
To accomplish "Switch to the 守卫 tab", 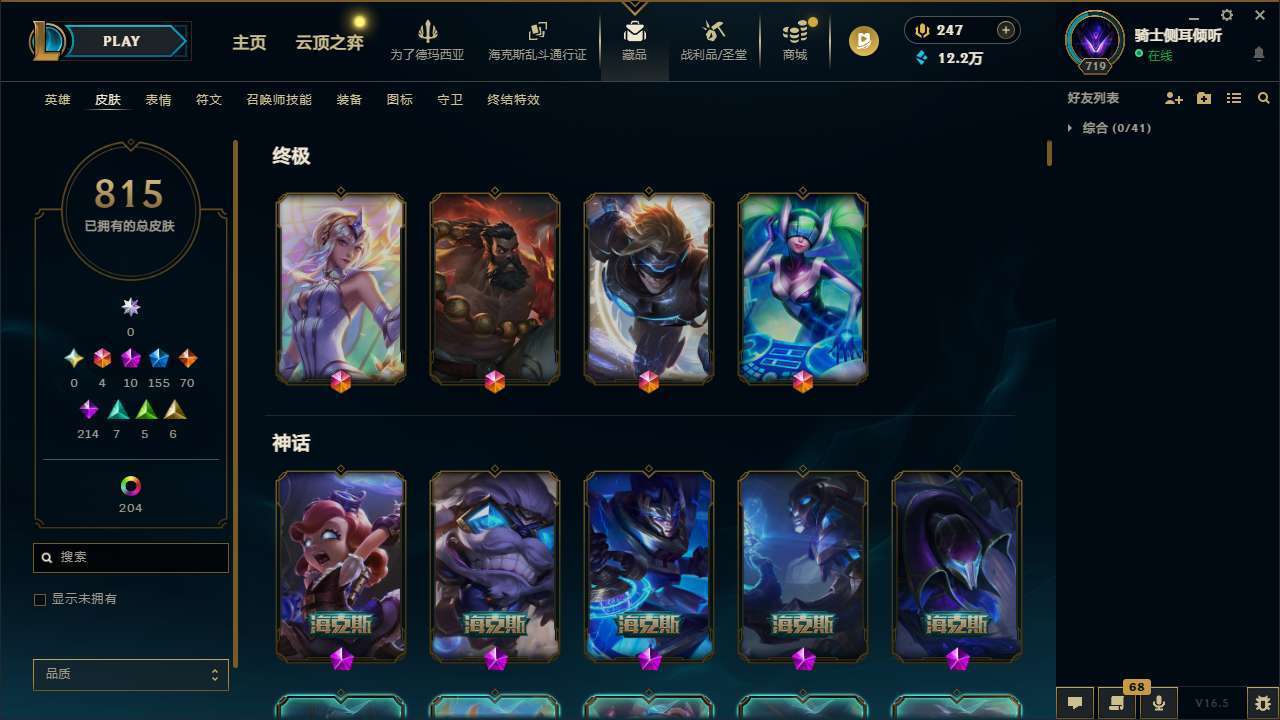I will point(449,99).
